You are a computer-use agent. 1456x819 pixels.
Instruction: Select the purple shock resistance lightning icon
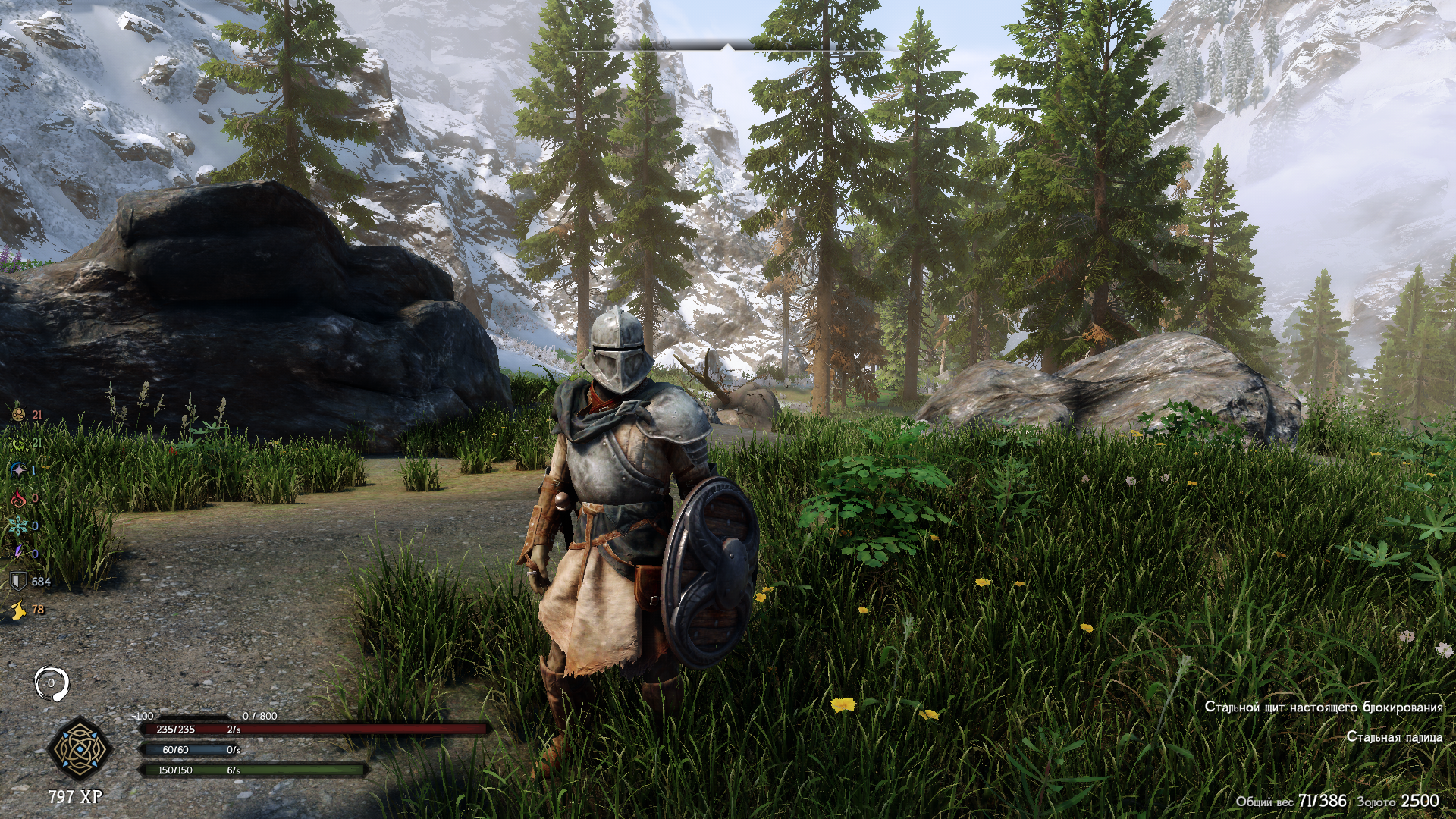tap(17, 554)
